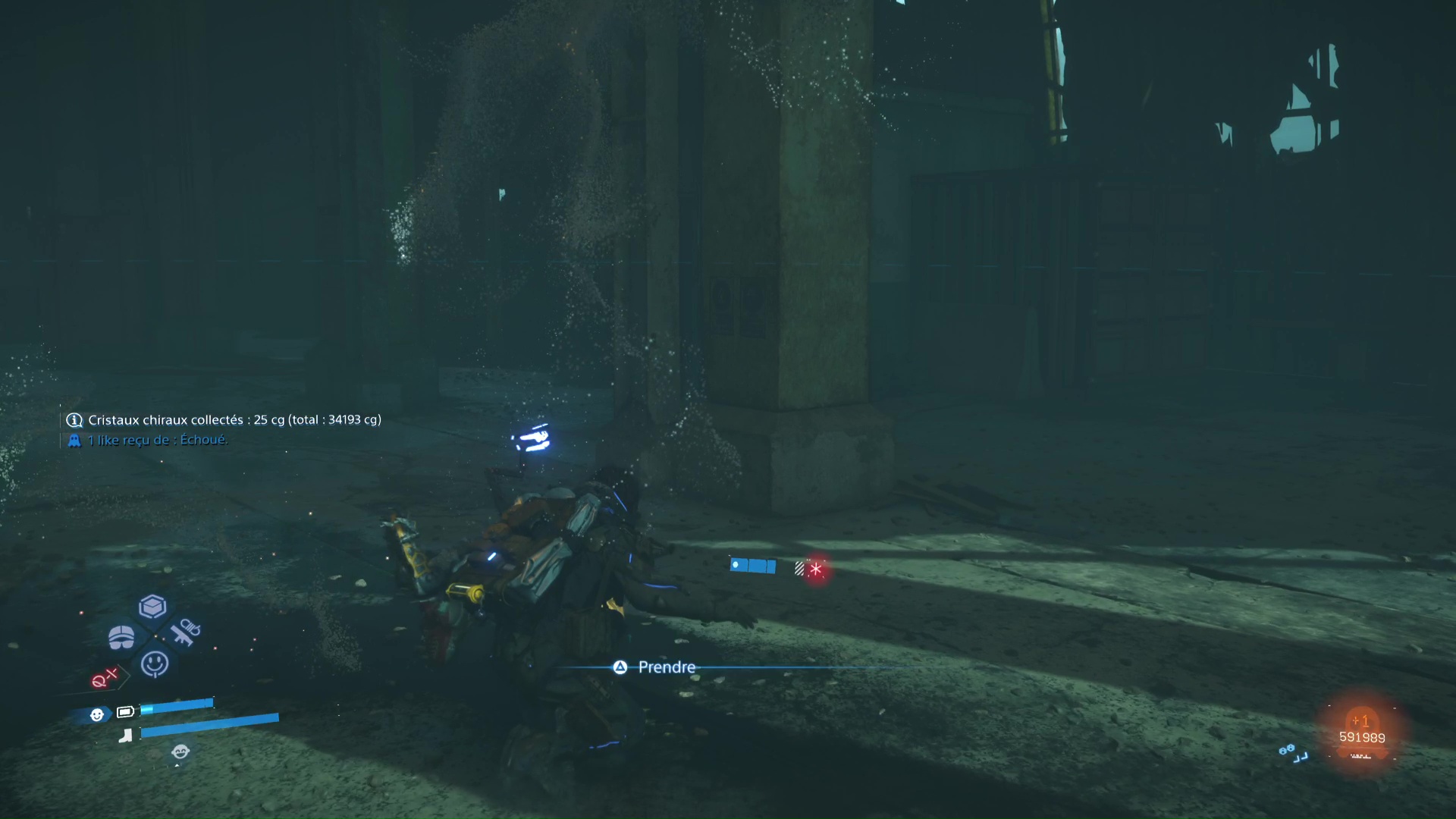Click the battery icon beside the blue bar

point(126,711)
